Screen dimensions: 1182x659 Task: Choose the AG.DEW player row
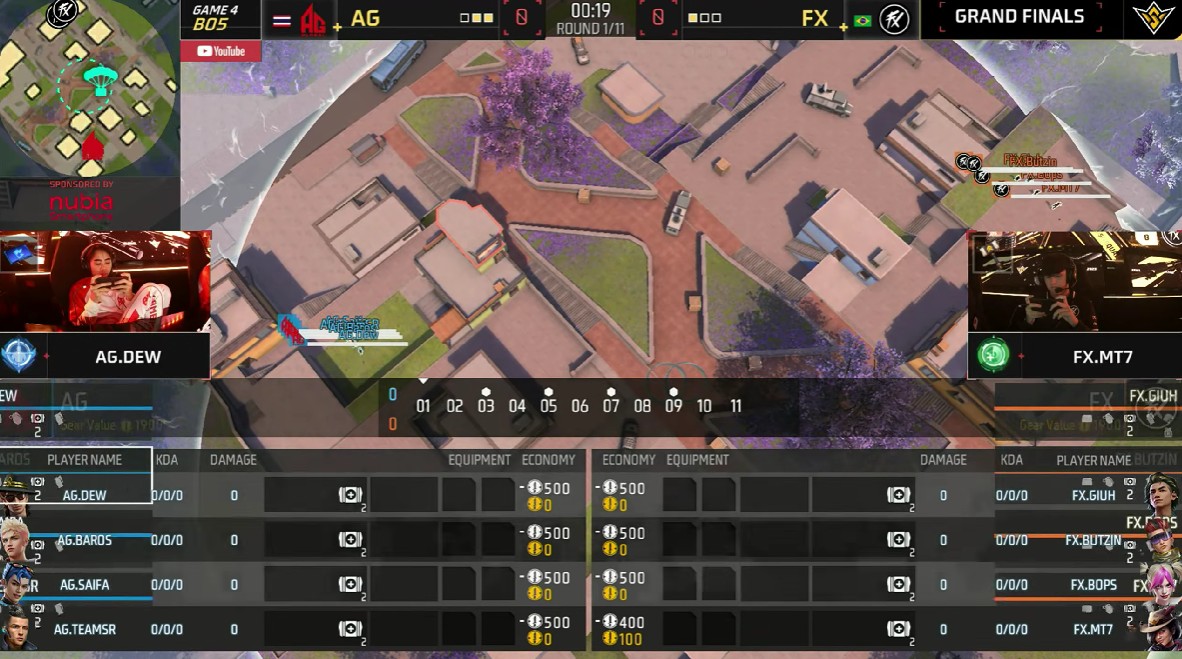pyautogui.click(x=85, y=495)
